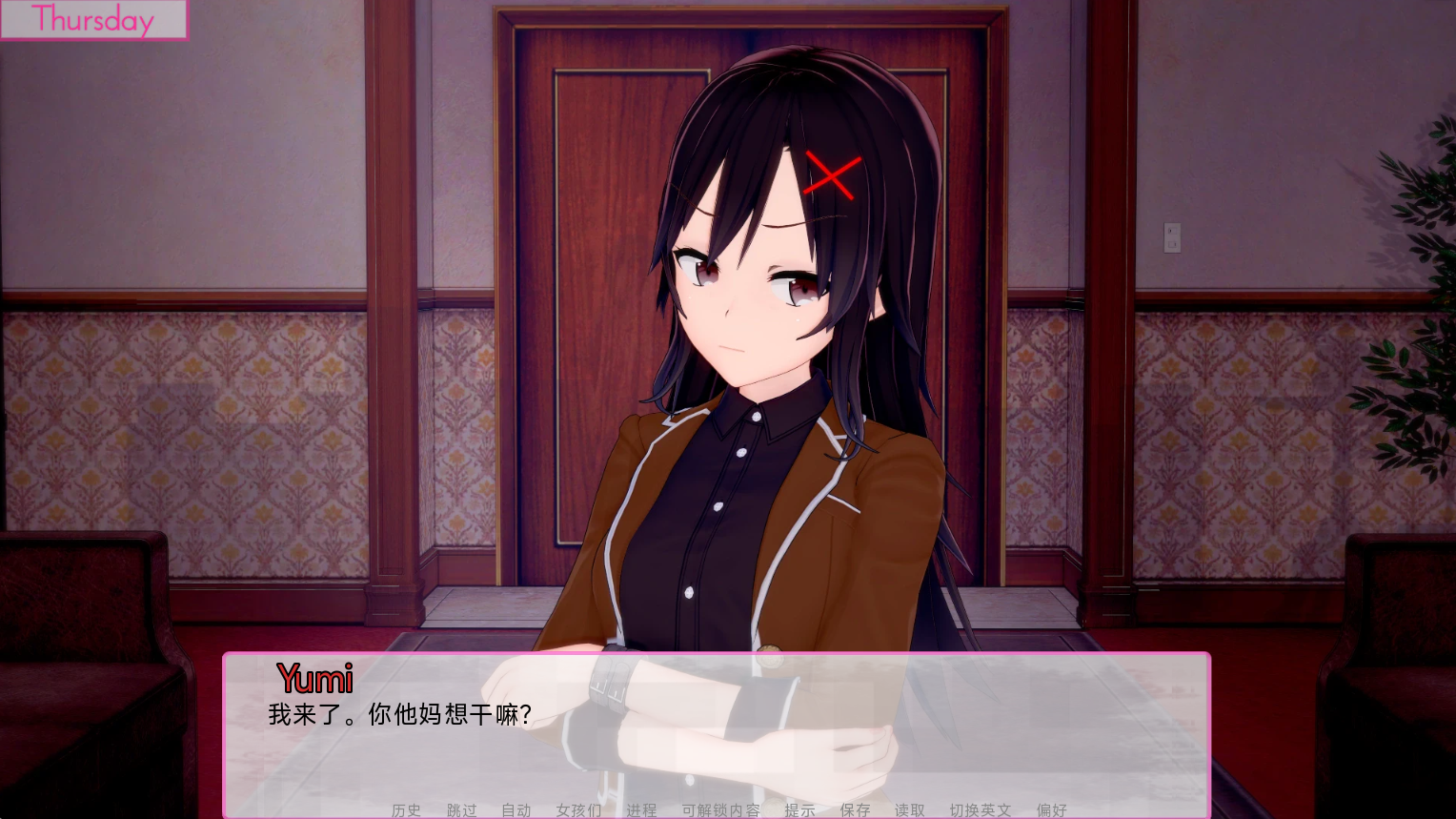
Task: Open the 女孩们 (Girls) screen
Action: pos(577,810)
